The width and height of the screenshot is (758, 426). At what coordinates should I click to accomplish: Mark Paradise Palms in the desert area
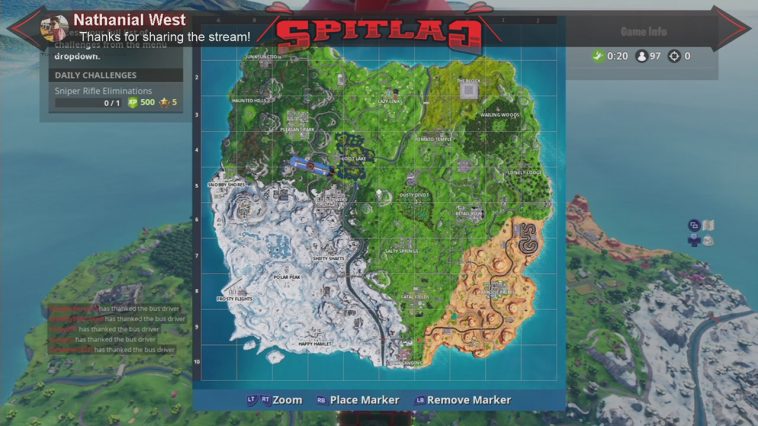pos(496,288)
